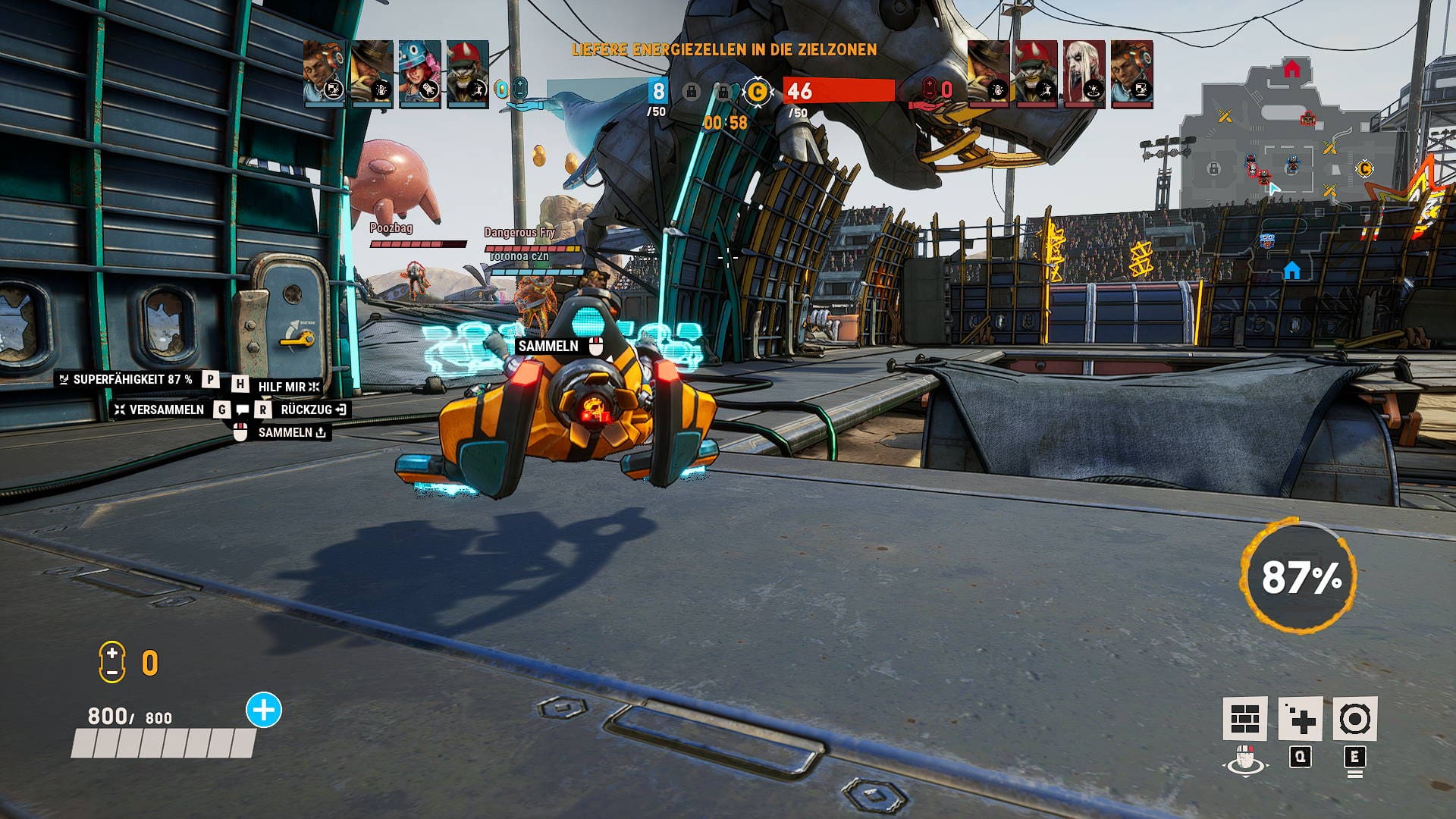Select the blue-team pink-haired girl portrait
This screenshot has width=1456, height=819.
pos(419,74)
